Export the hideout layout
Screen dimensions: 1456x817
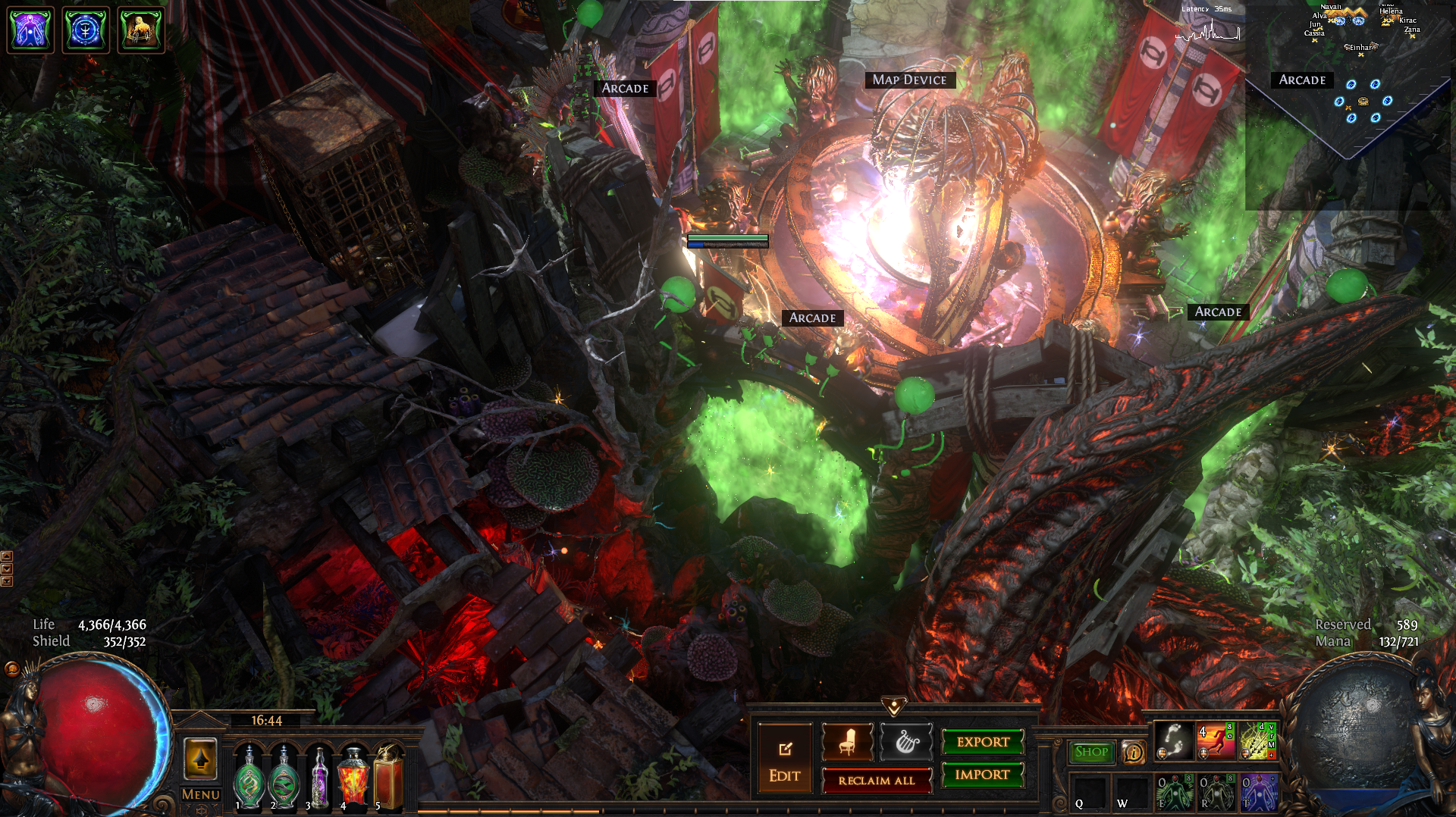pyautogui.click(x=983, y=742)
